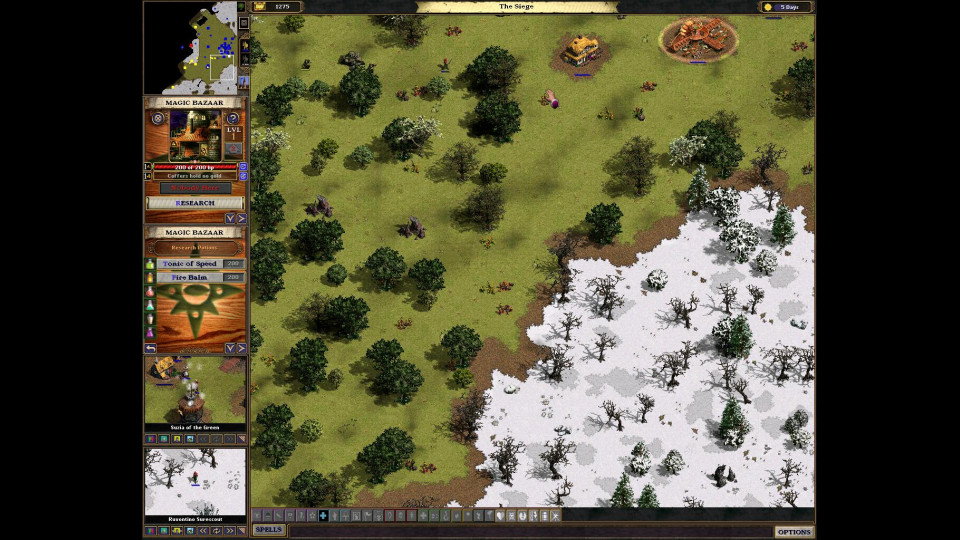Click the back arrow in the potions panel
The height and width of the screenshot is (540, 960).
(x=150, y=348)
